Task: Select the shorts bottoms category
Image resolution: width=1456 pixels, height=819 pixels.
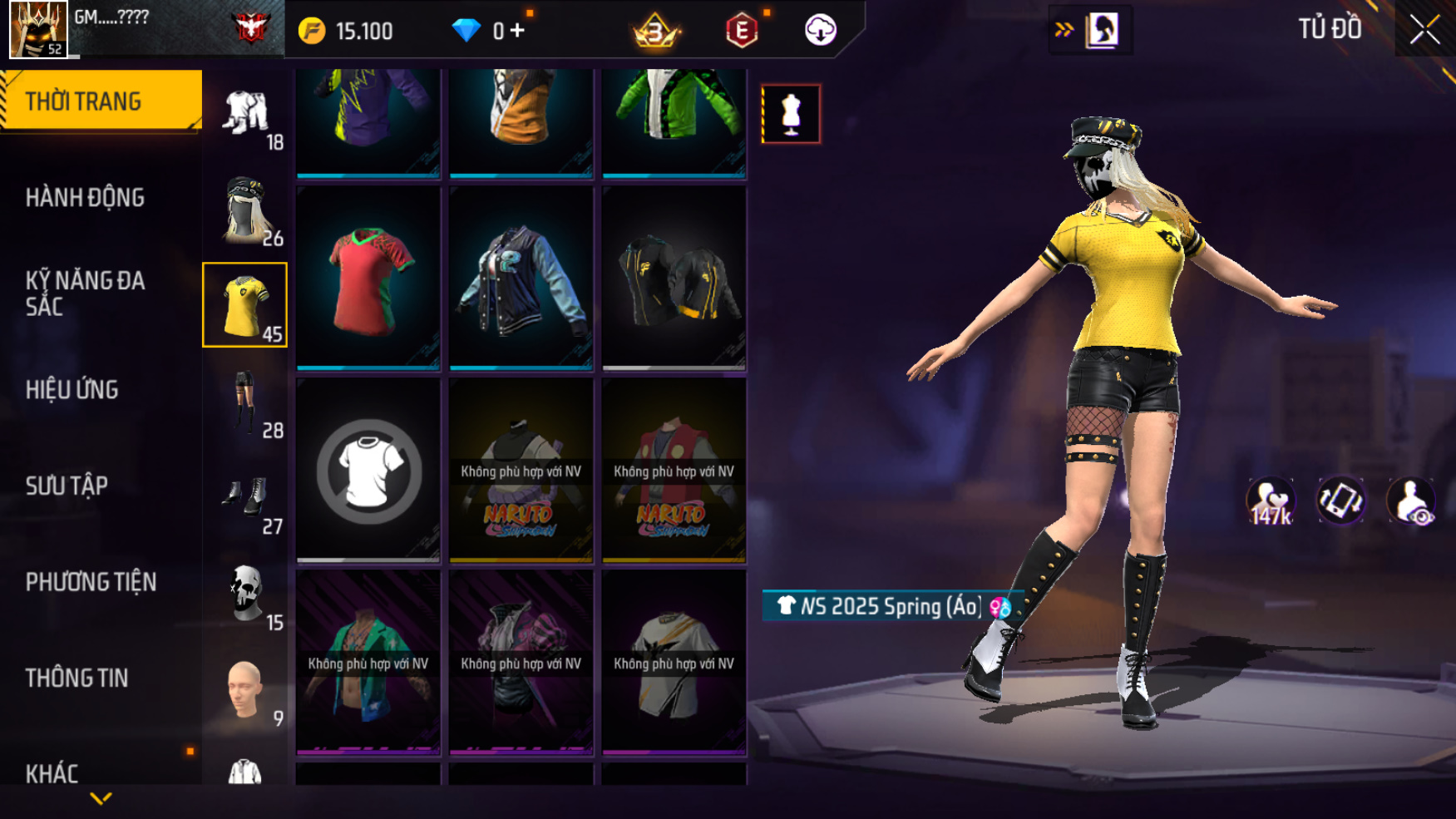Action: (246, 402)
